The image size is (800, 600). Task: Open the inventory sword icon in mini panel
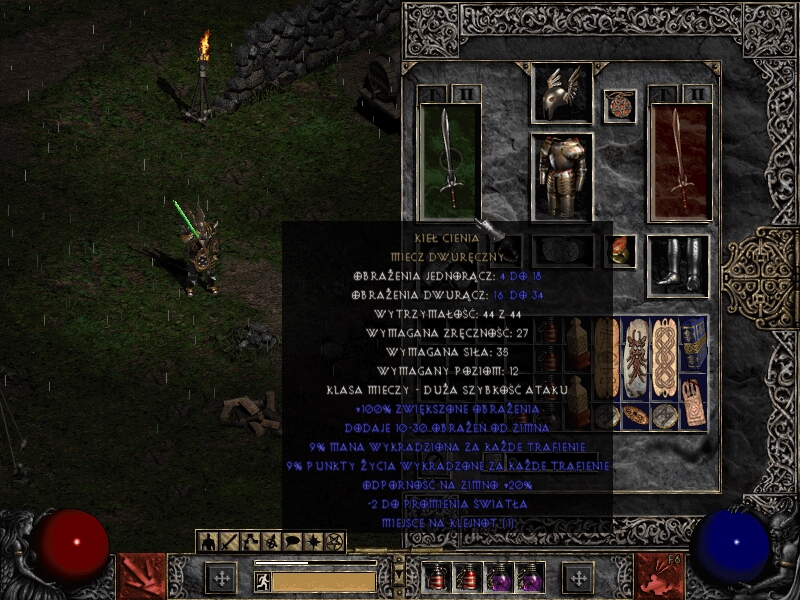(x=229, y=542)
